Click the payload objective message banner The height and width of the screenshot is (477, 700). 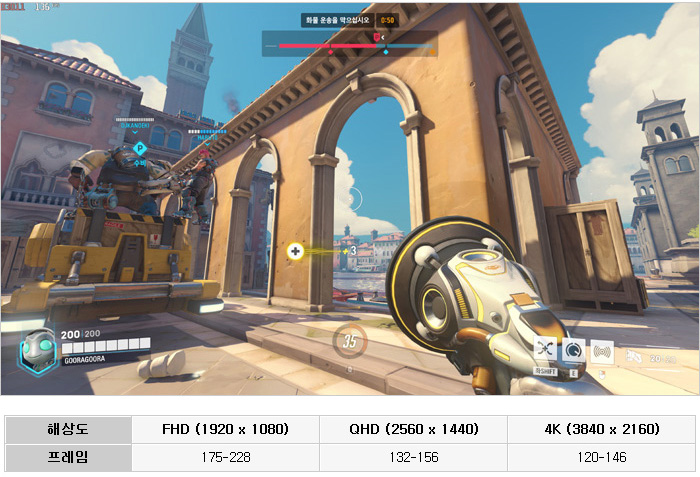tap(338, 19)
